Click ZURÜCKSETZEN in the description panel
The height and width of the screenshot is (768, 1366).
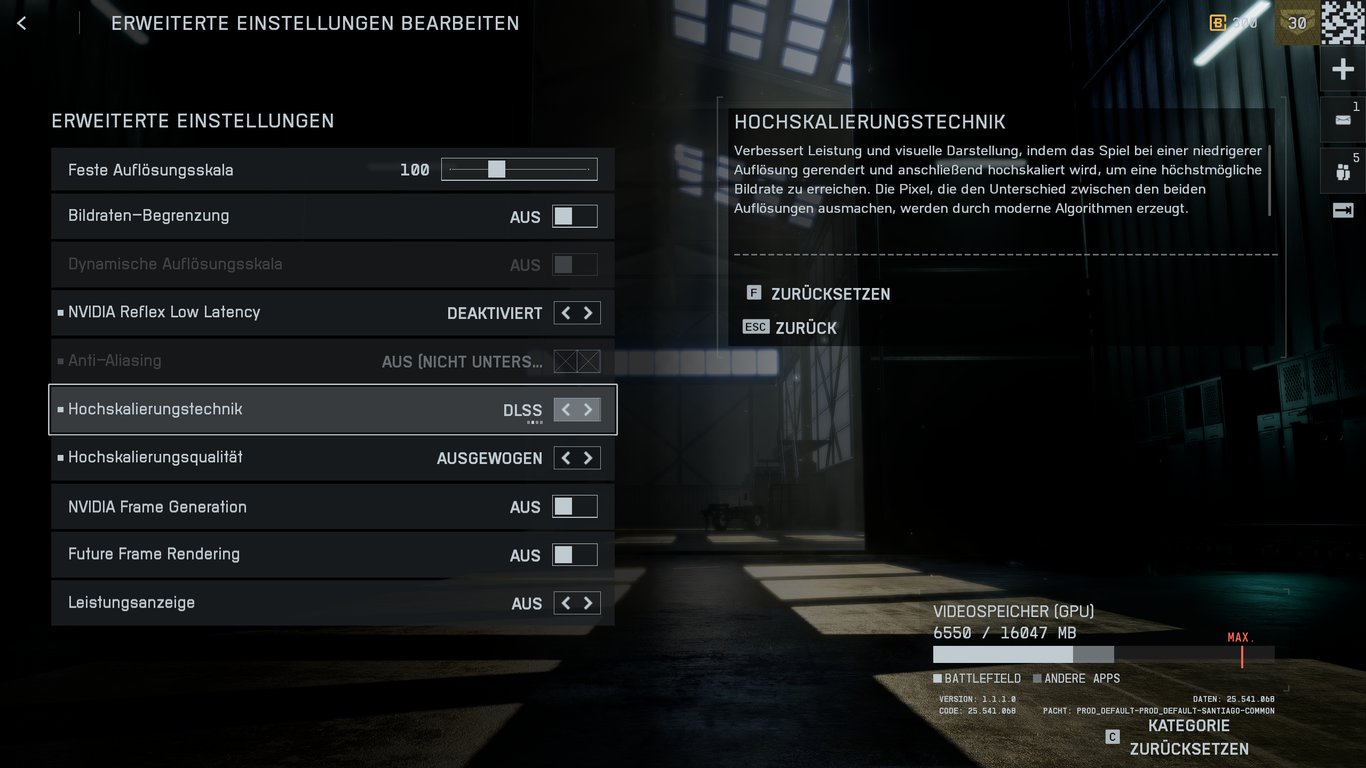click(829, 293)
